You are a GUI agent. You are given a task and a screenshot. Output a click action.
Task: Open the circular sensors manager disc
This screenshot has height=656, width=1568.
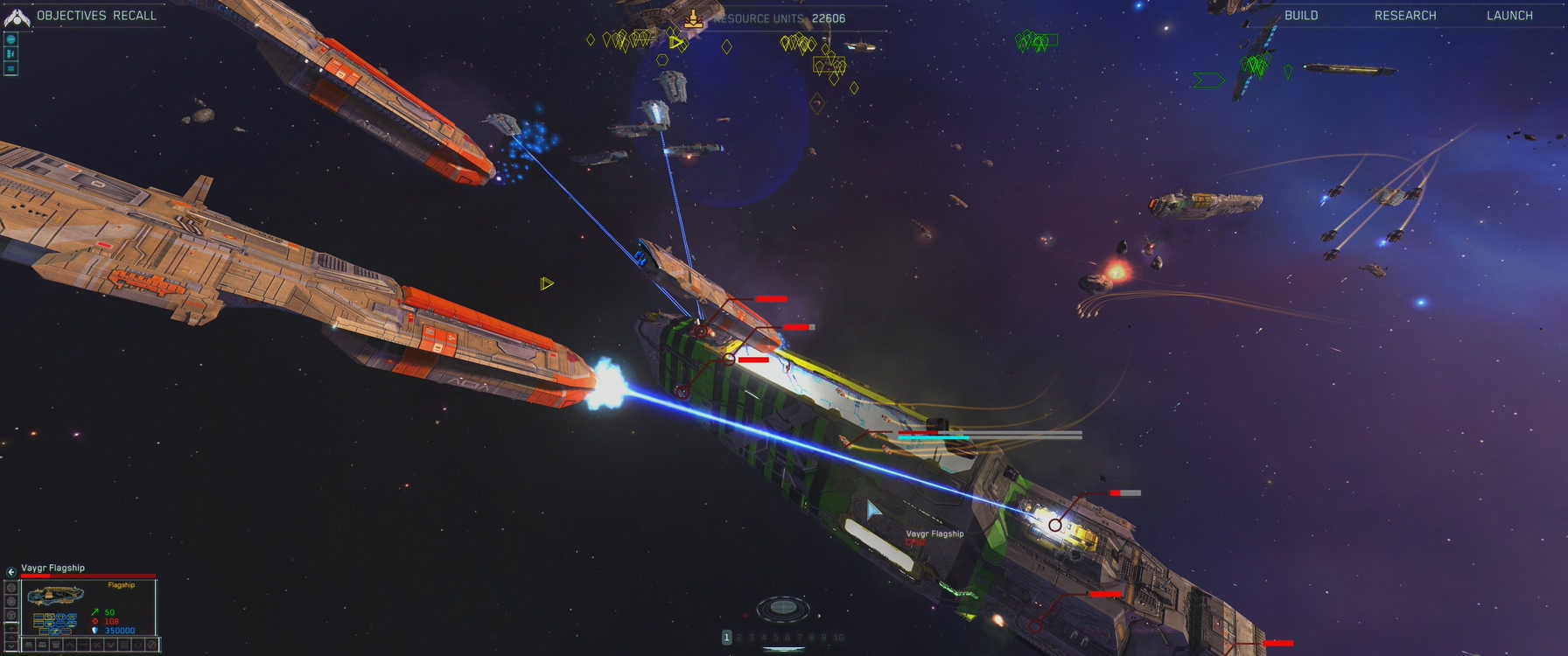(782, 606)
